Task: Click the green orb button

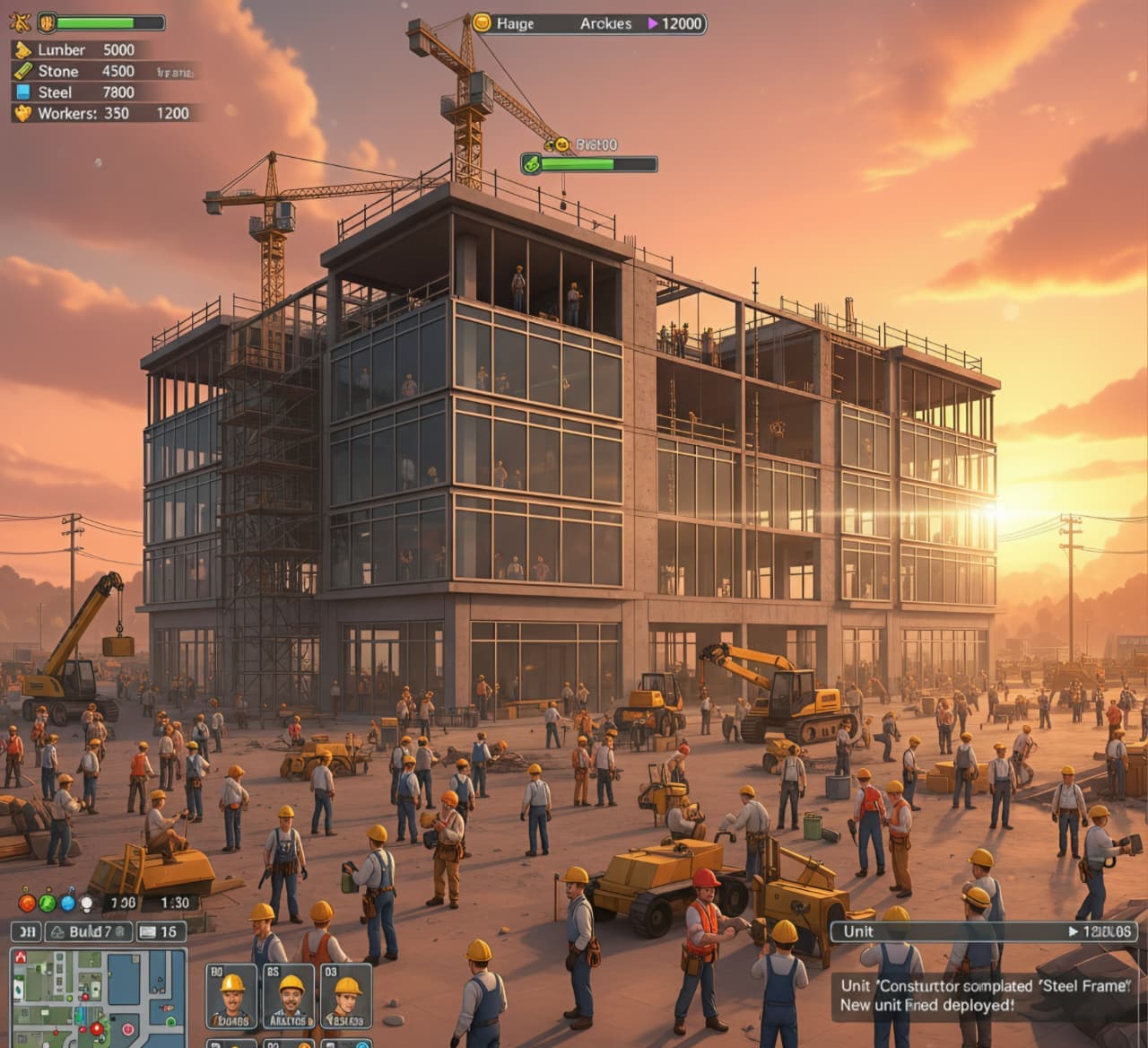Action: pos(47,903)
